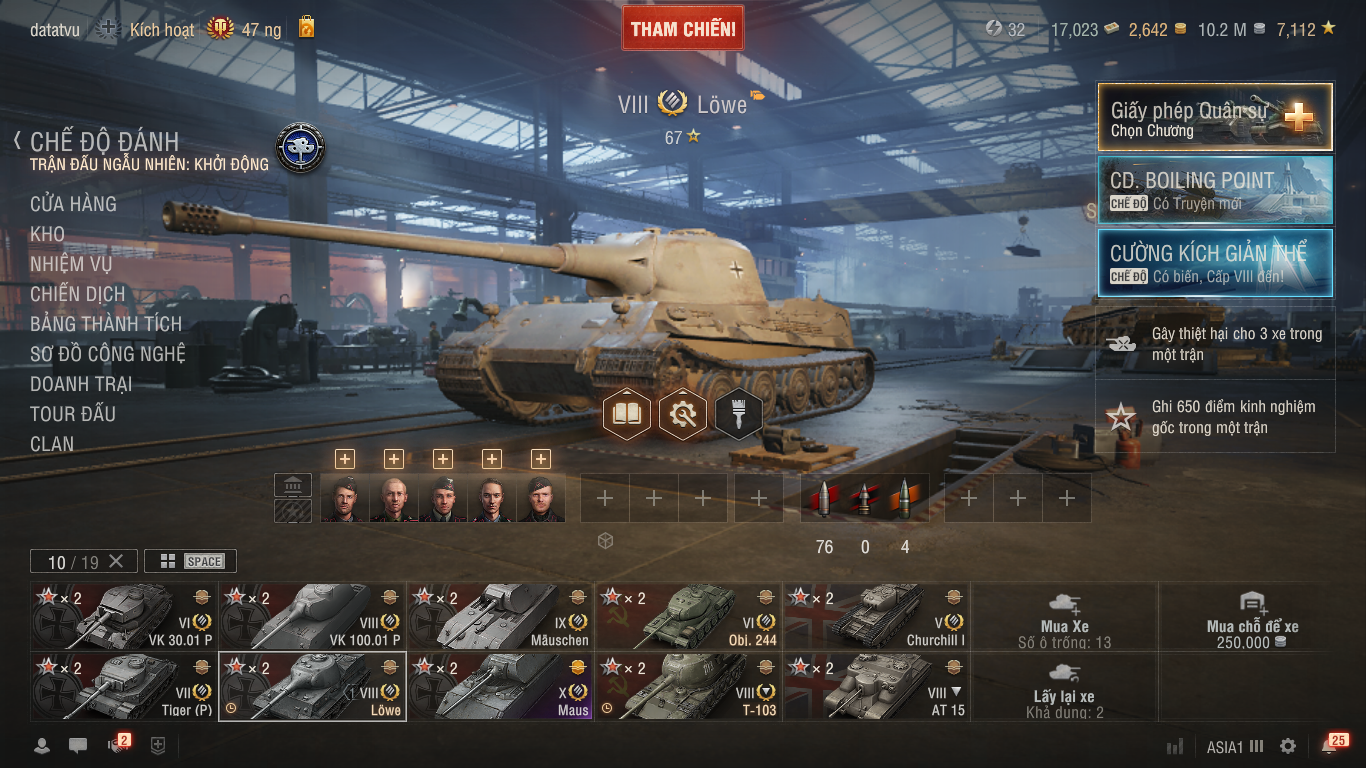This screenshot has height=768, width=1366.
Task: Open the tank customization paintbrush hexagon
Action: coord(739,414)
